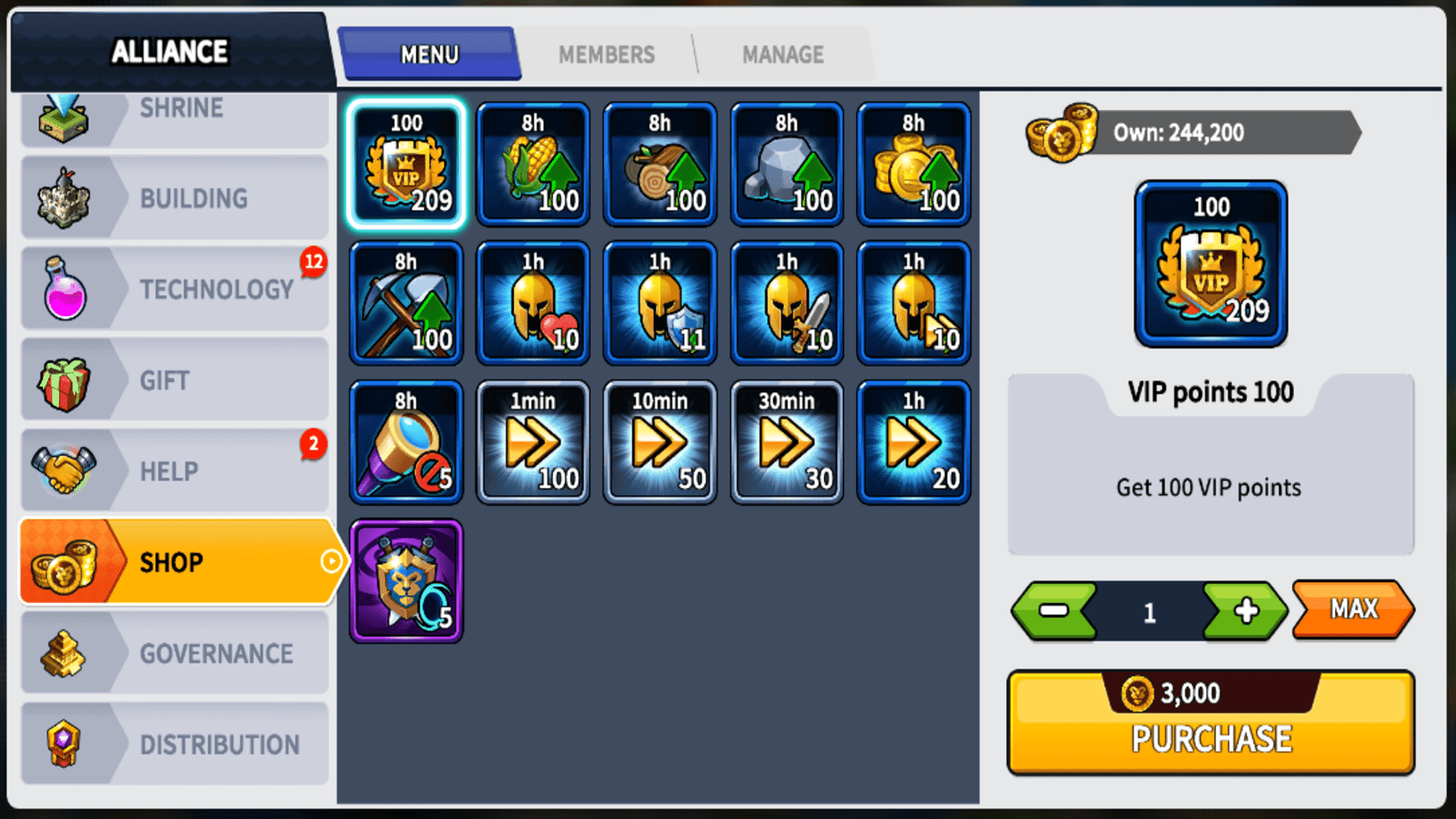Select the VIP points shop item
The width and height of the screenshot is (1456, 819).
coord(406,163)
